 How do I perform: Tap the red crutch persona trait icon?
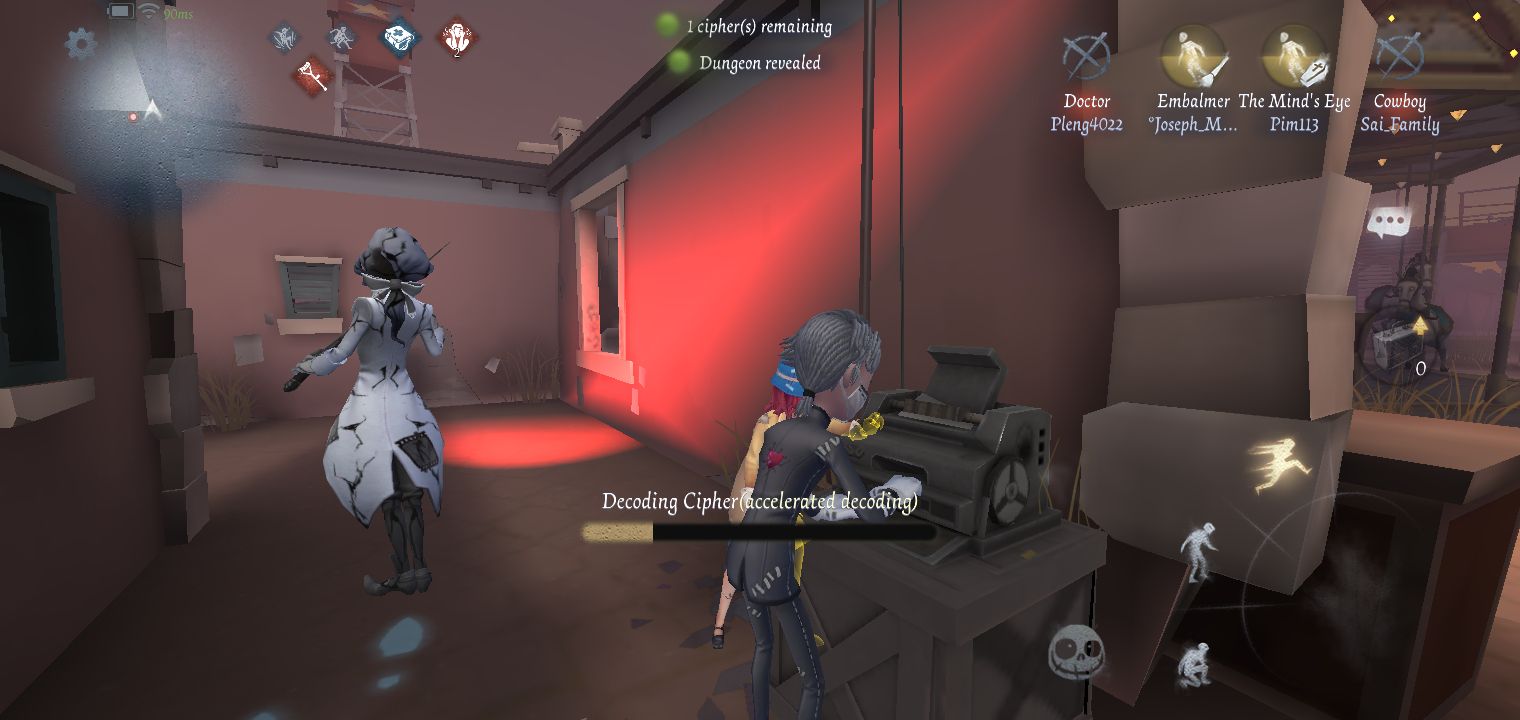point(315,75)
